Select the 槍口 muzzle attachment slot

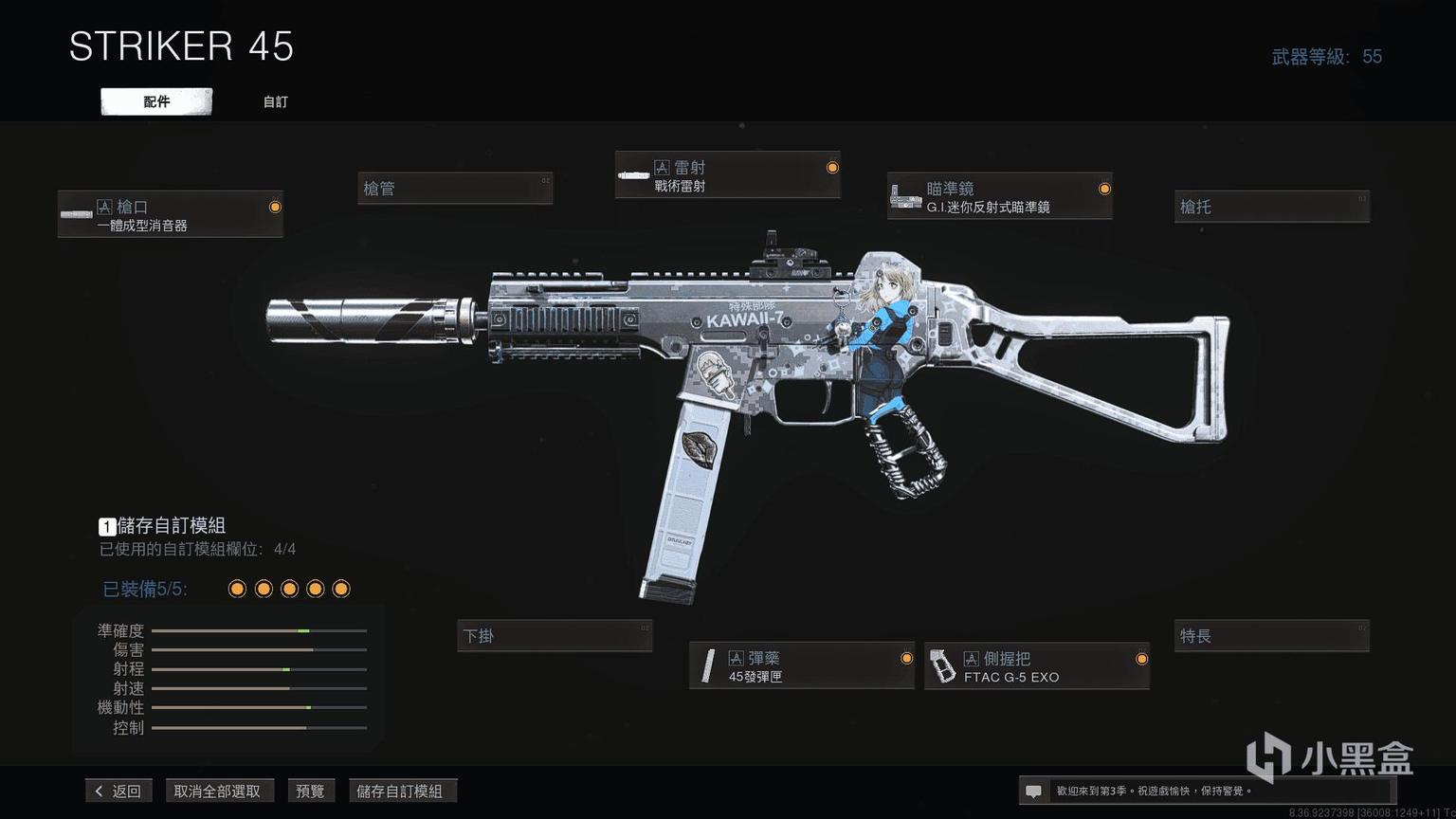(171, 214)
